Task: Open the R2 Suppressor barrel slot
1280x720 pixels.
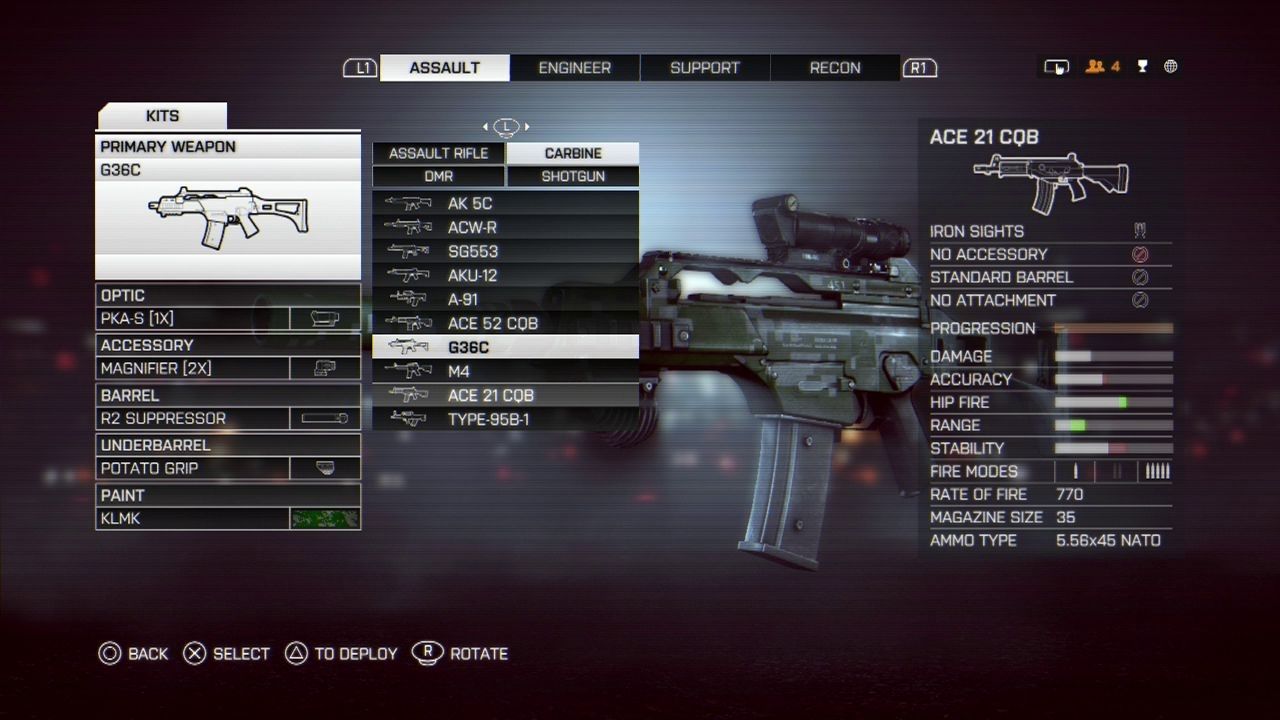Action: 228,418
